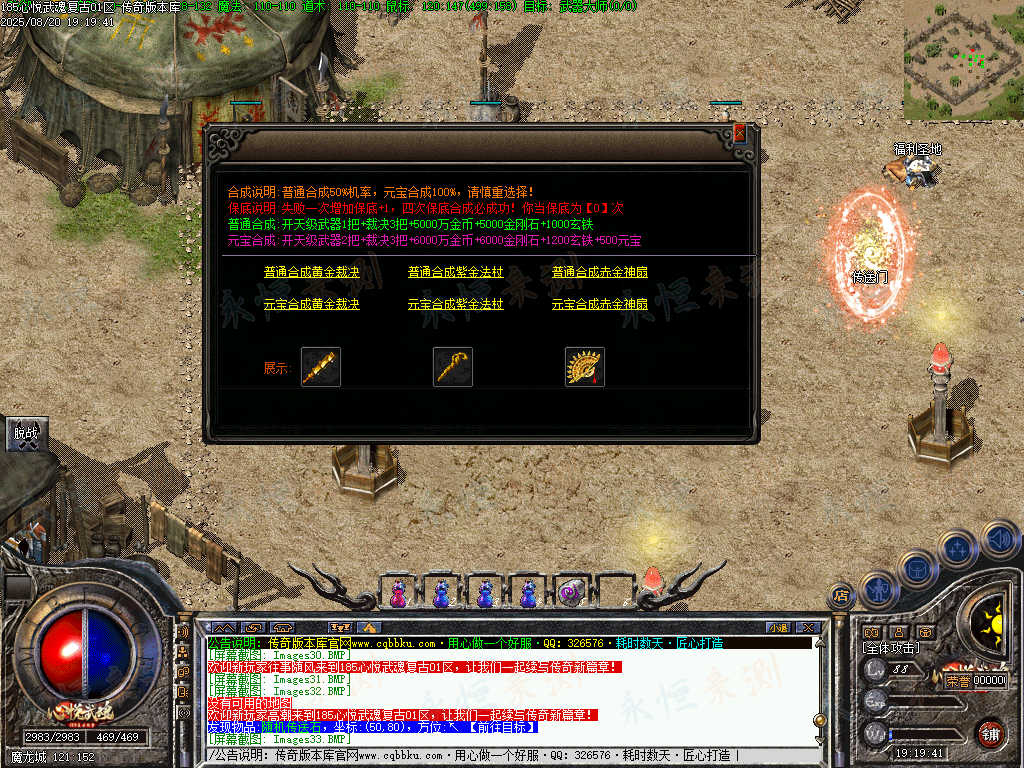Open the red 铺 stall button
The width and height of the screenshot is (1024, 768).
coord(990,733)
